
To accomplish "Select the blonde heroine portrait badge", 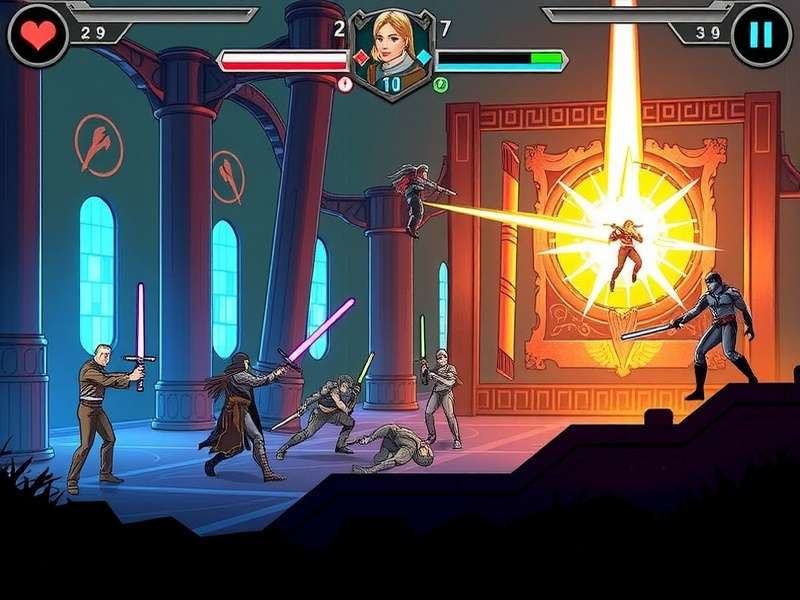I will pos(391,50).
